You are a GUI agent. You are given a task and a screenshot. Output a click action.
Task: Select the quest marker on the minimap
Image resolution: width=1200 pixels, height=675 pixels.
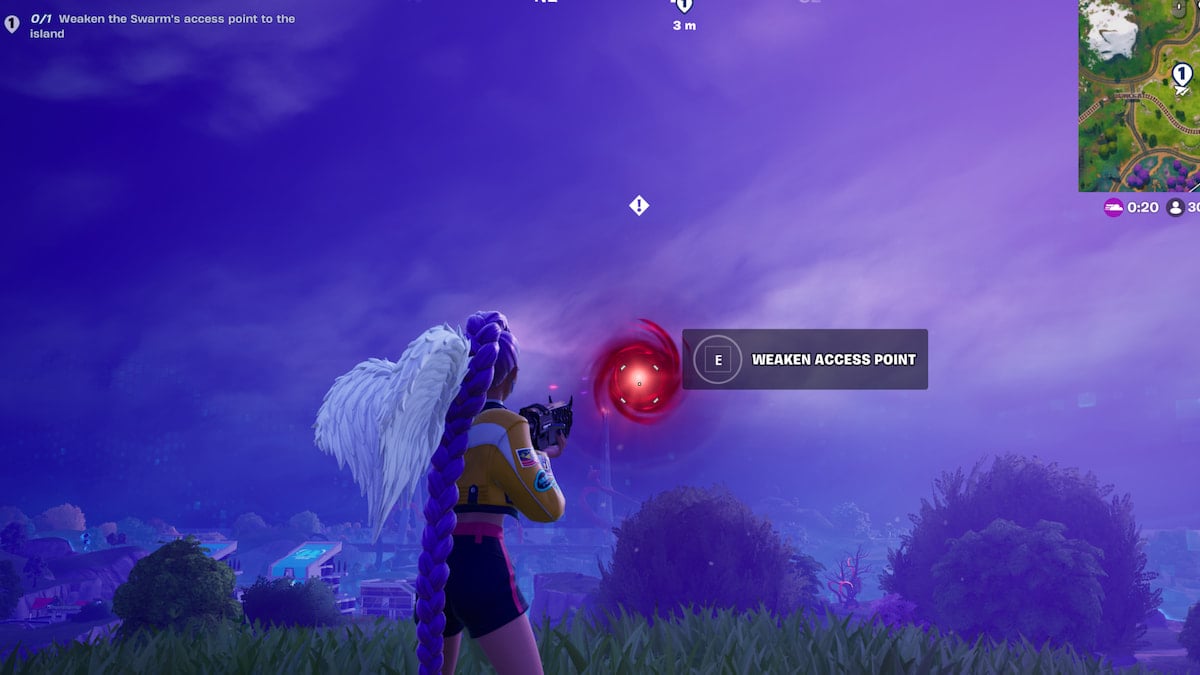(x=1182, y=73)
